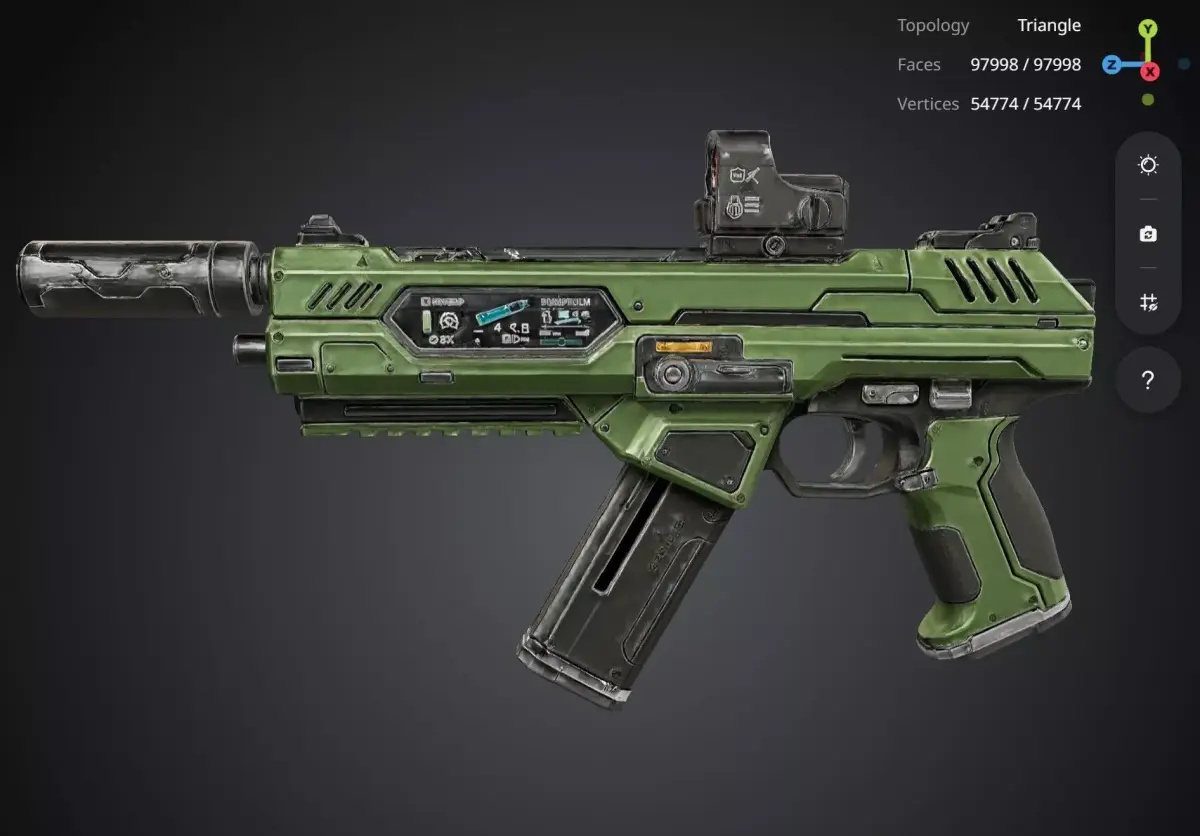The image size is (1200, 836).
Task: Select the red X axis handle
Action: tap(1150, 71)
